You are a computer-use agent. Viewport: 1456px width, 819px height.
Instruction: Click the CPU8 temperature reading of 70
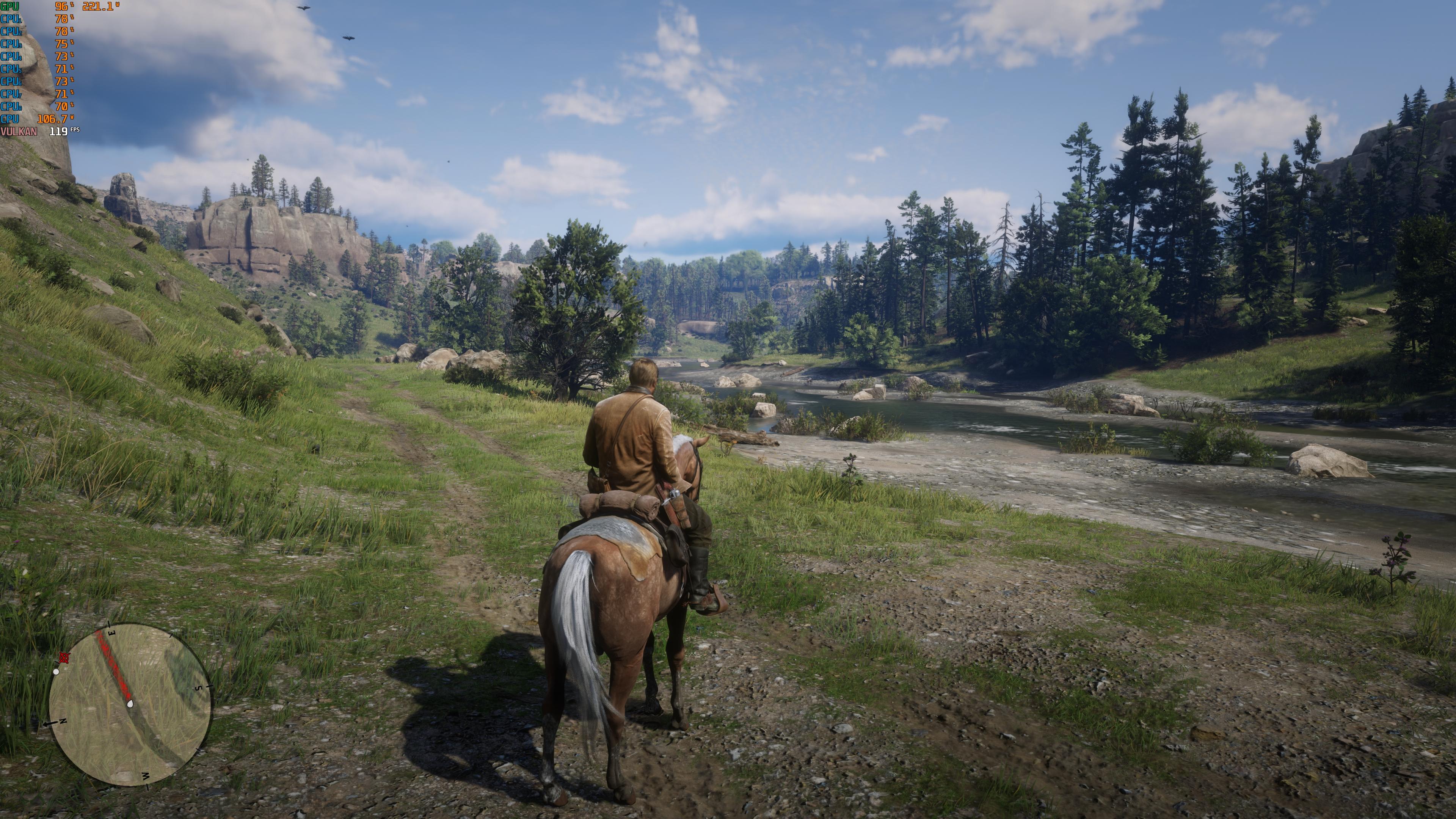point(62,106)
